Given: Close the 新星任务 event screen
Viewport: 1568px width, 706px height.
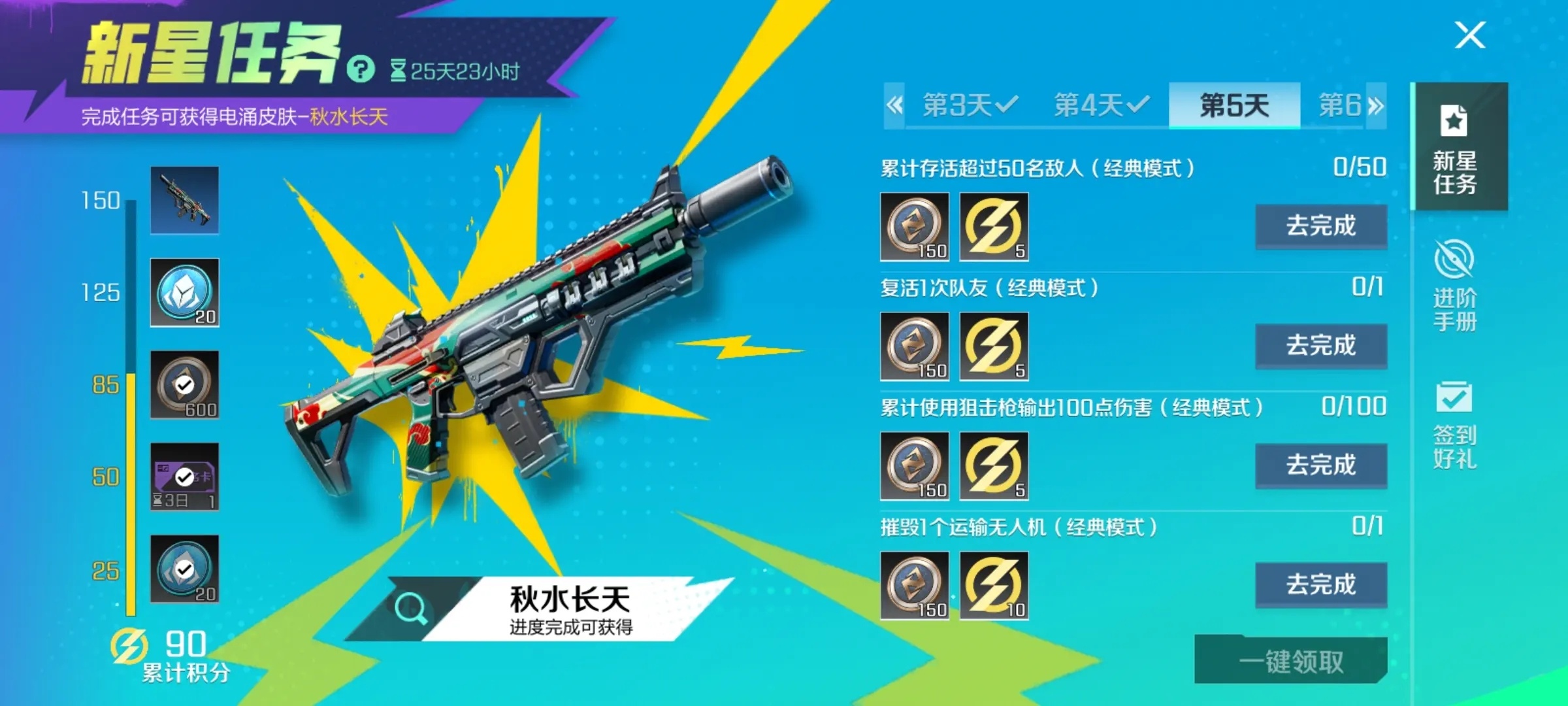Looking at the screenshot, I should [x=1470, y=35].
